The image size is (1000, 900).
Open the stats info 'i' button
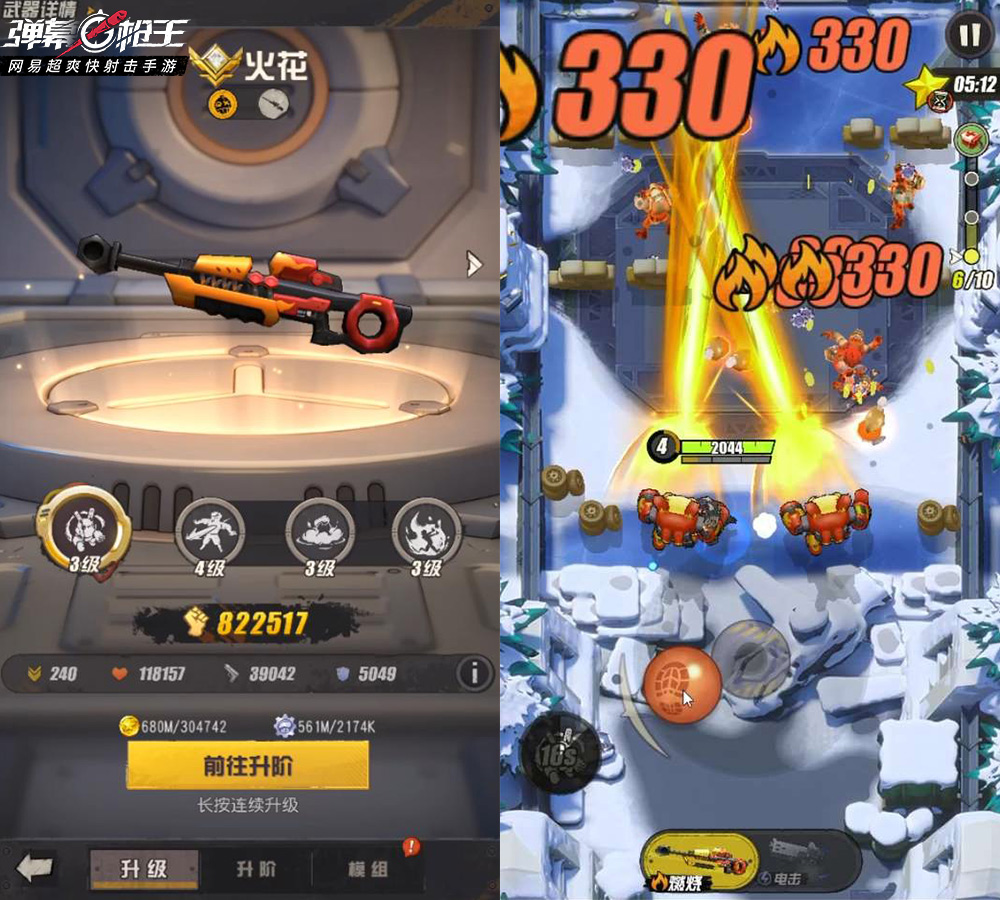[475, 673]
